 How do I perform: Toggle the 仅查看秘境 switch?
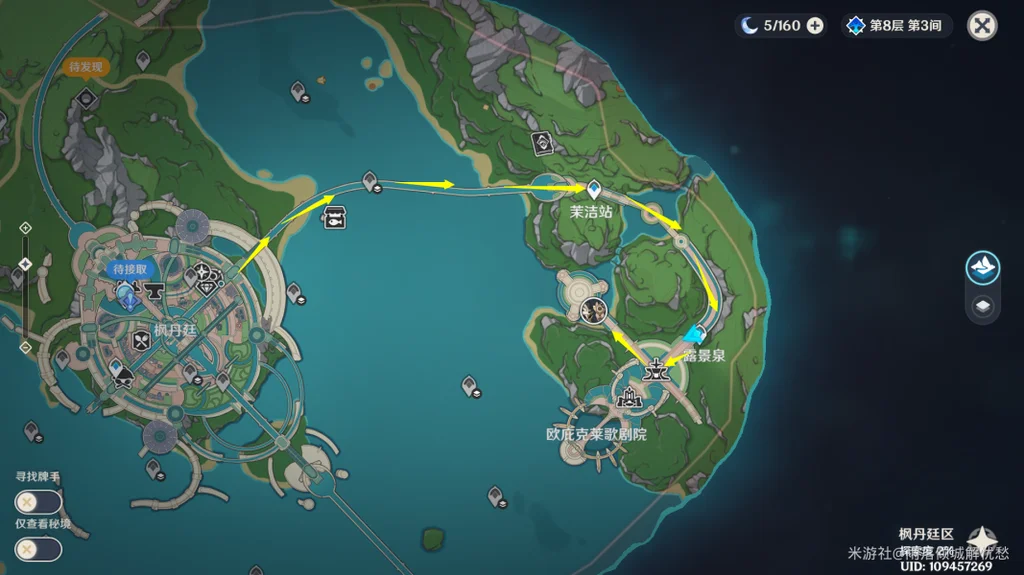(x=38, y=549)
